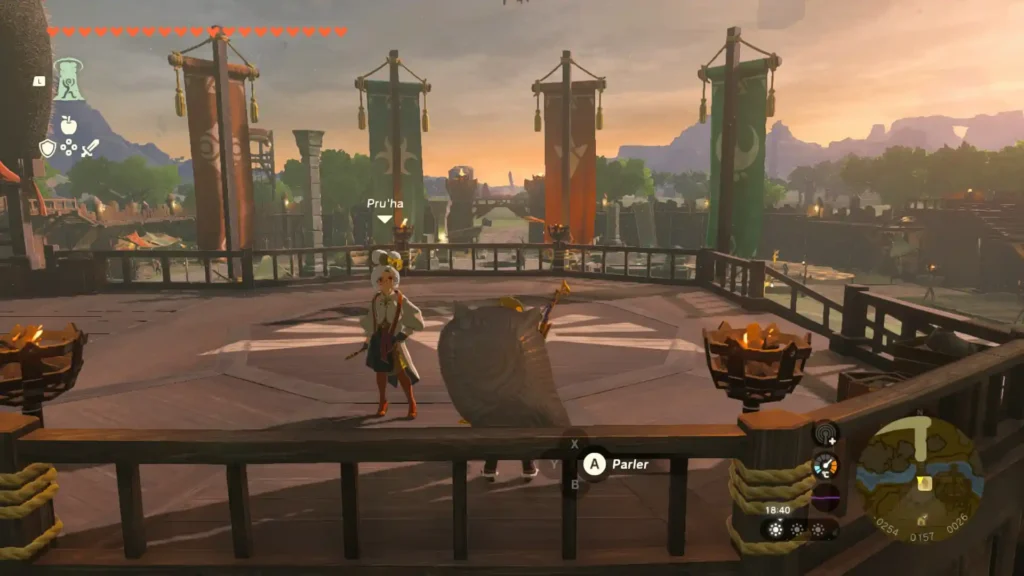The height and width of the screenshot is (576, 1024).
Task: Select the green ability icon with the figure
Action: pyautogui.click(x=68, y=78)
